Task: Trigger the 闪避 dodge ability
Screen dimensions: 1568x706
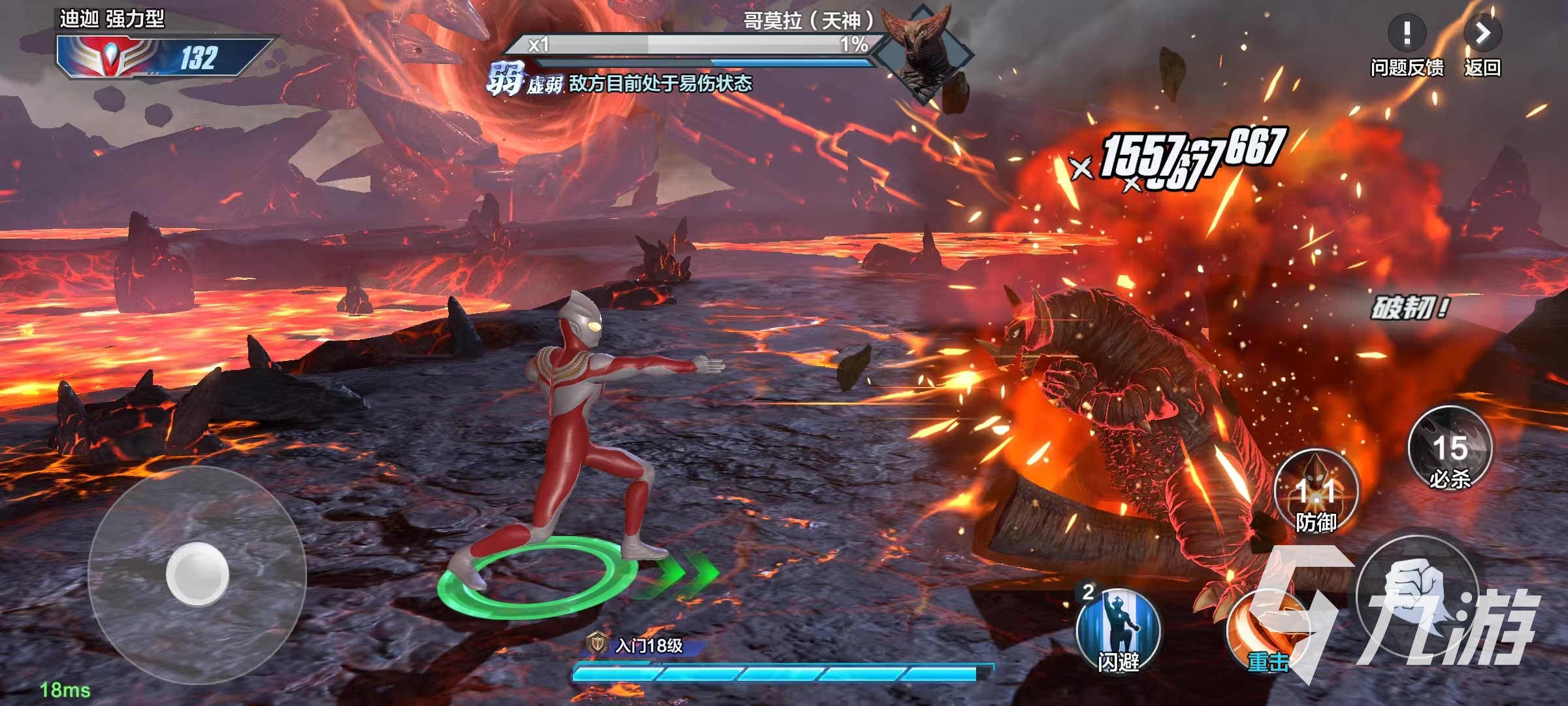Action: [1118, 630]
